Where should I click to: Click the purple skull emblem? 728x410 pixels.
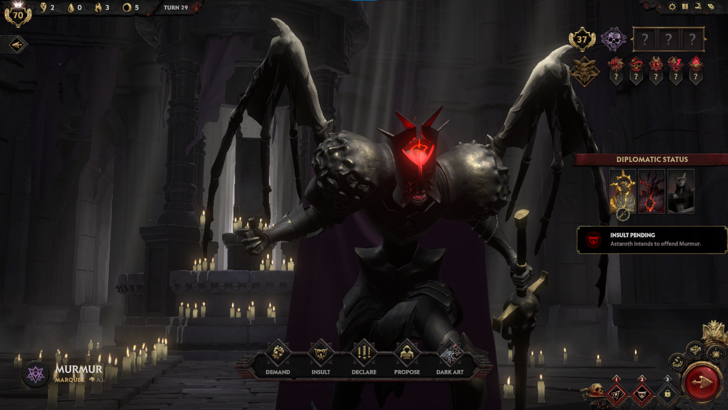[x=612, y=39]
